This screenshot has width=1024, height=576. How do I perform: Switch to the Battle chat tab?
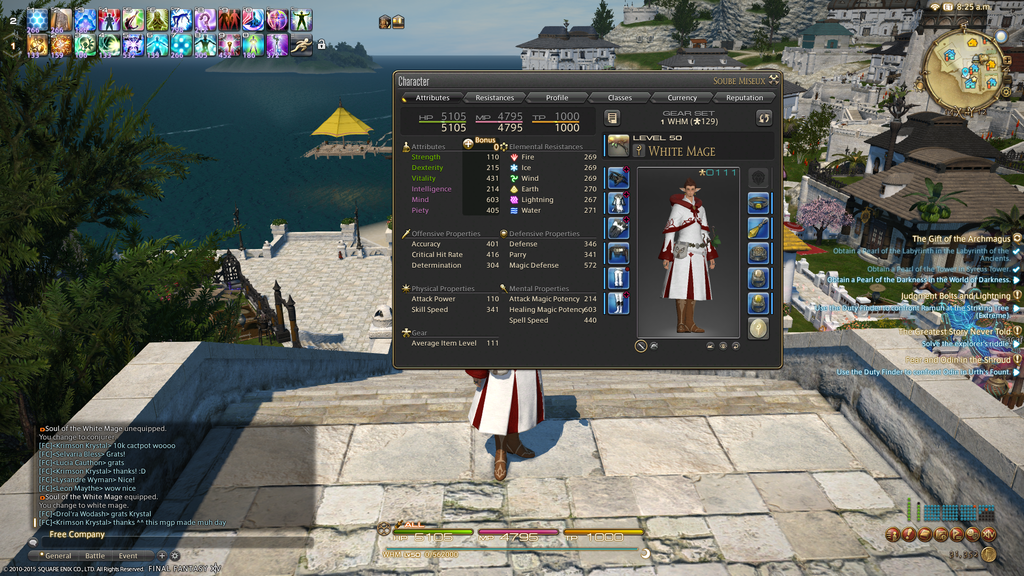pos(95,556)
